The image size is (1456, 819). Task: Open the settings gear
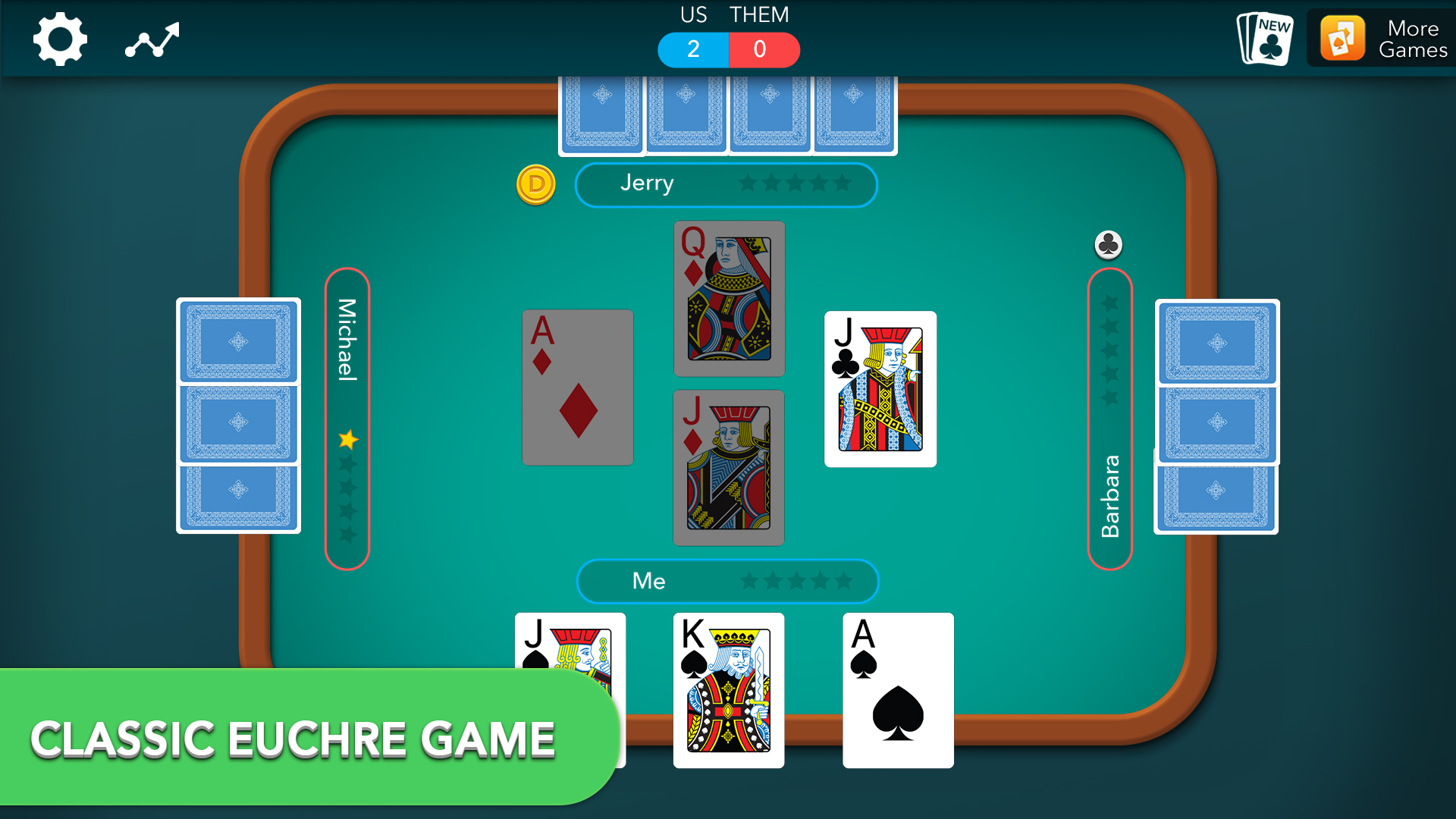pos(58,38)
